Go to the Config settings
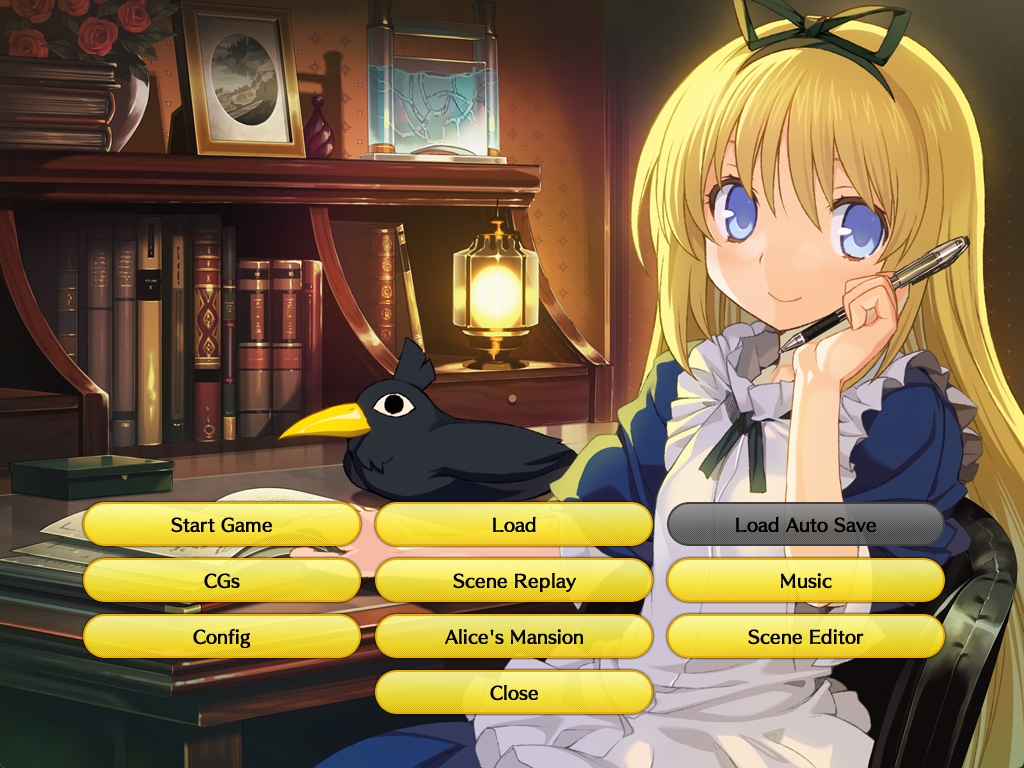The width and height of the screenshot is (1024, 768). [x=221, y=637]
